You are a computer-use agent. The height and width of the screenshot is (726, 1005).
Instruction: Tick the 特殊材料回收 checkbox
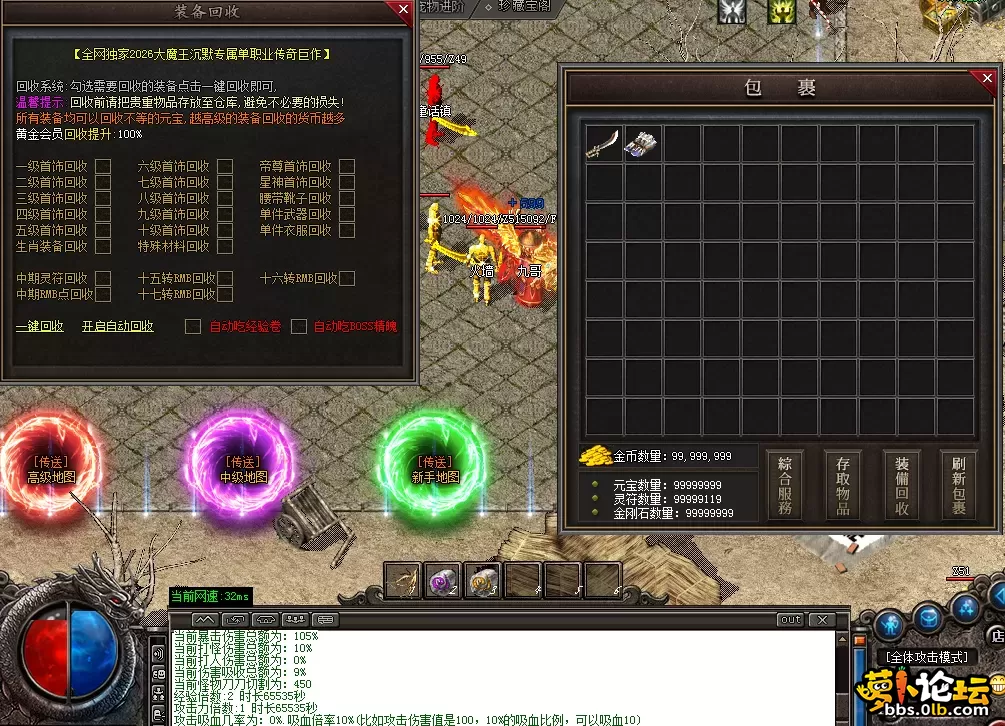click(x=225, y=247)
